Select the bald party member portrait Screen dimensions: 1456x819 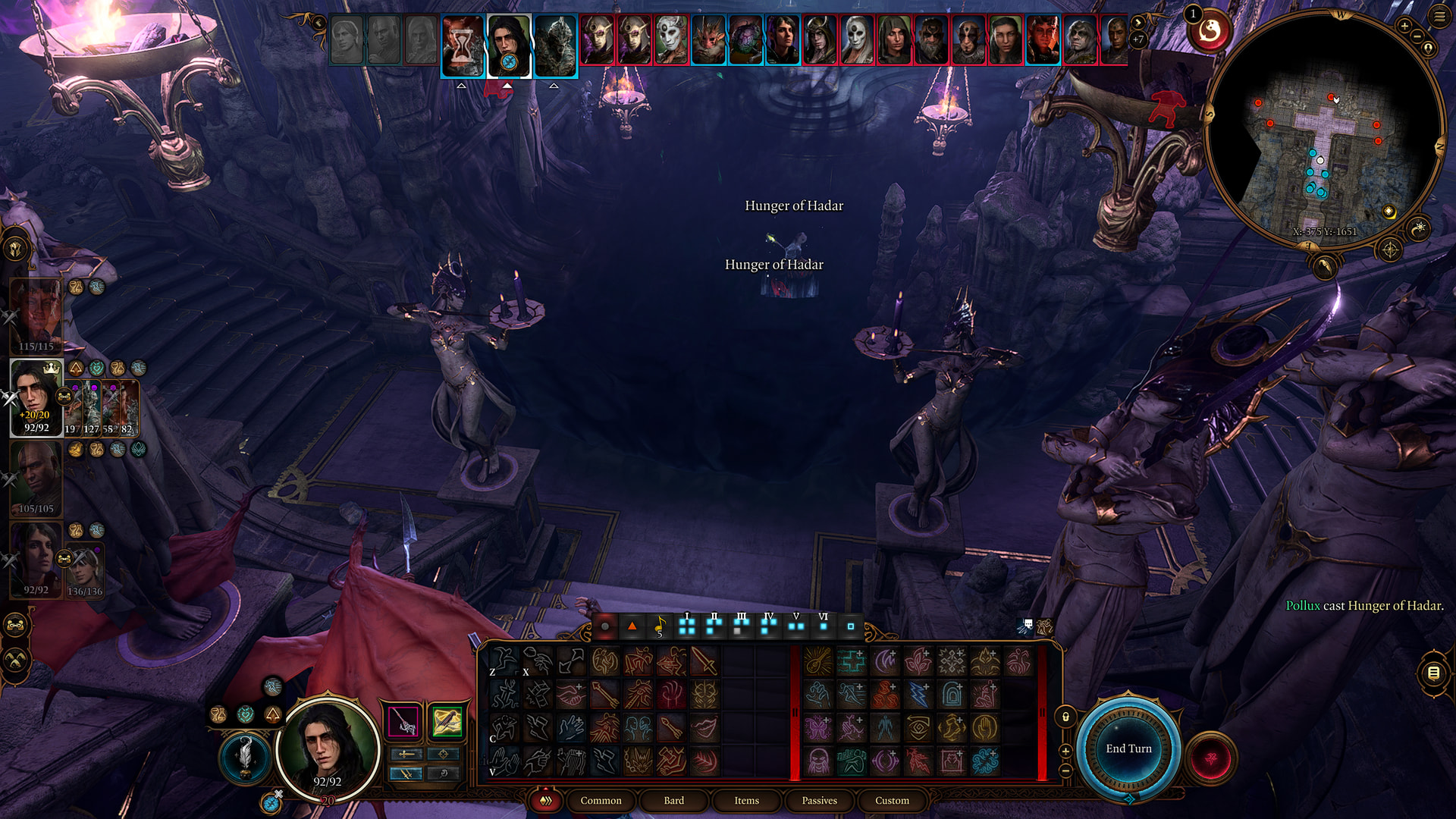coord(36,478)
